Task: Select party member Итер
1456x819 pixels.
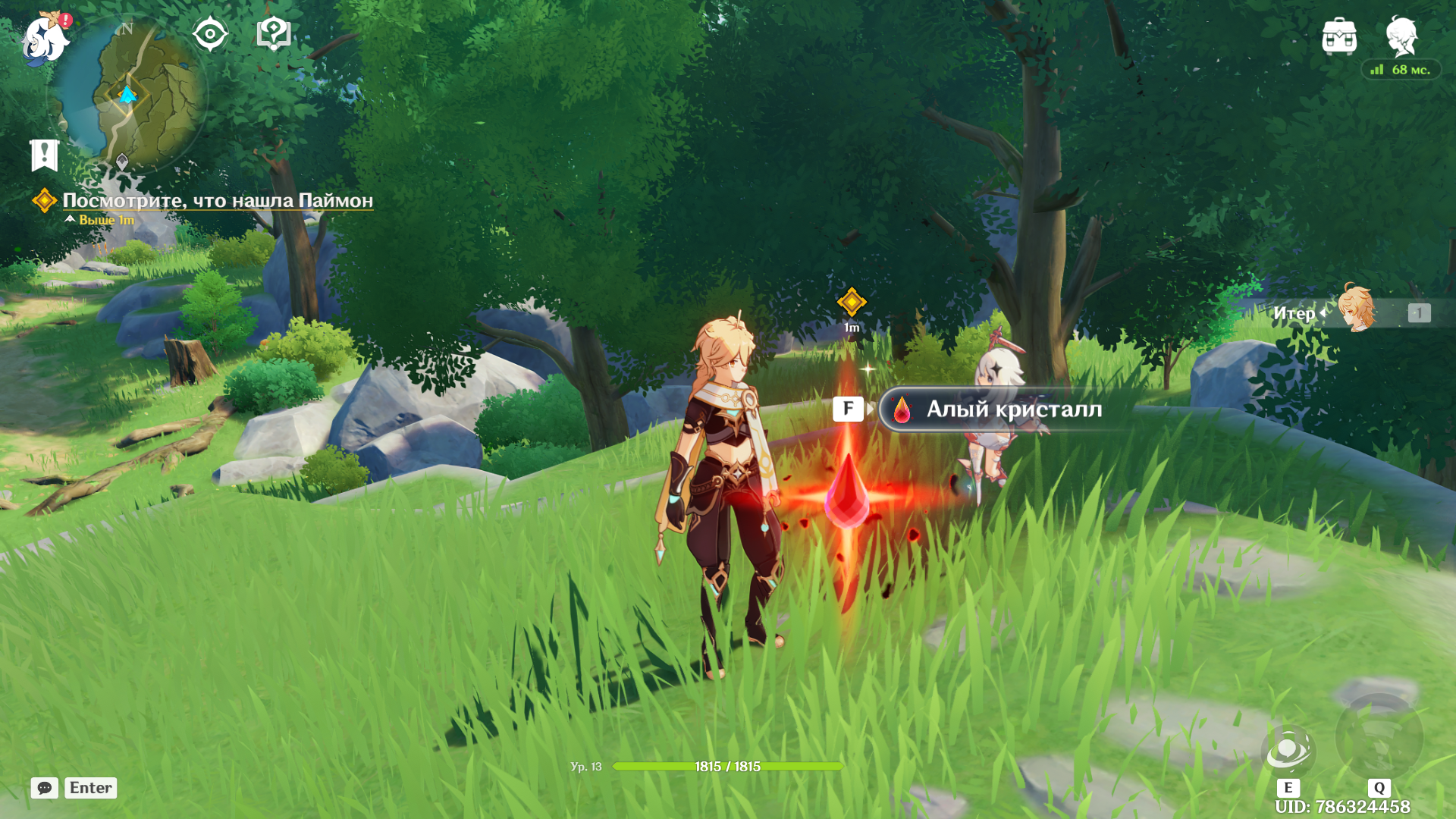Action: [1354, 312]
